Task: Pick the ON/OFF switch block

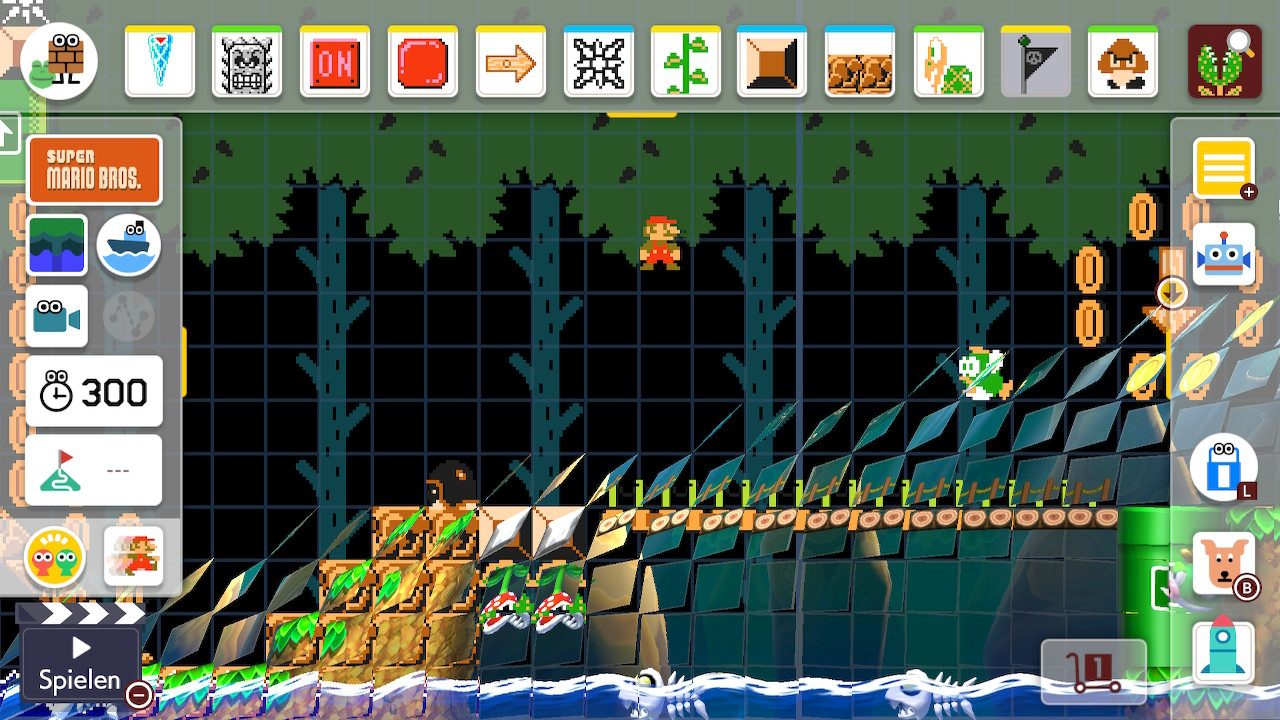Action: click(x=335, y=62)
